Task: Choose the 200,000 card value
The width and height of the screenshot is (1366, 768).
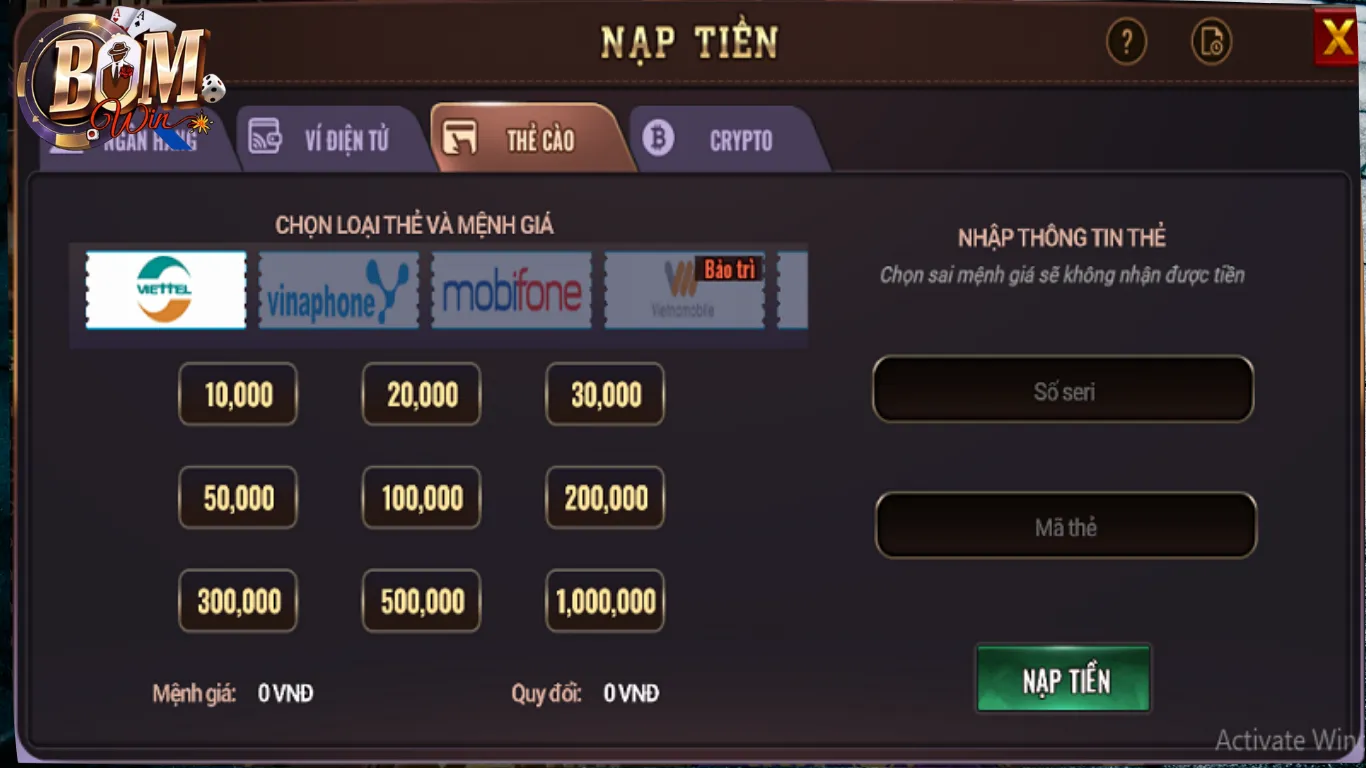Action: [x=604, y=497]
